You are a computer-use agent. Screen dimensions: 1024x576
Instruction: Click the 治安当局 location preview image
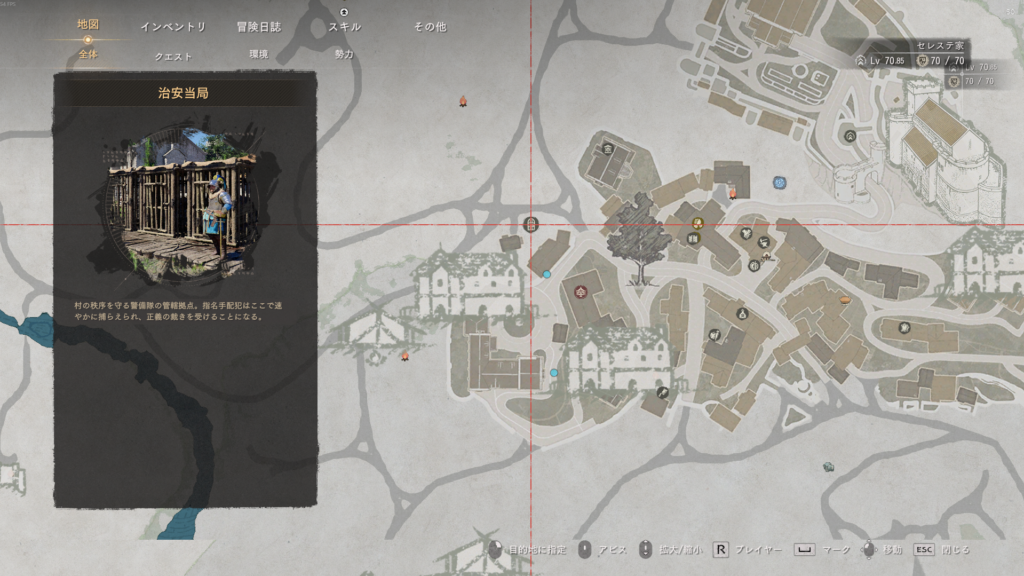click(180, 204)
